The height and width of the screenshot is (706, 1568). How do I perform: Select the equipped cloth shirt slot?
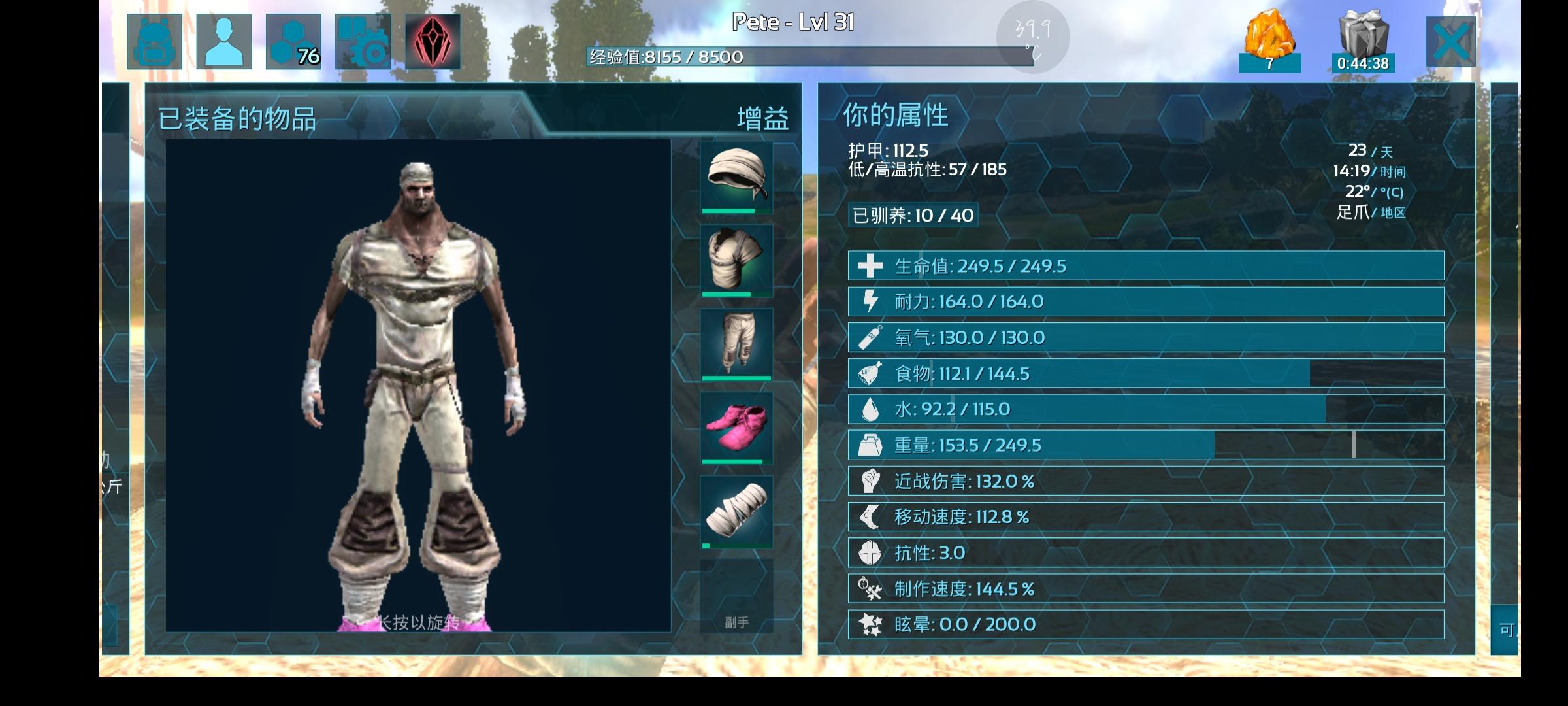coord(736,261)
